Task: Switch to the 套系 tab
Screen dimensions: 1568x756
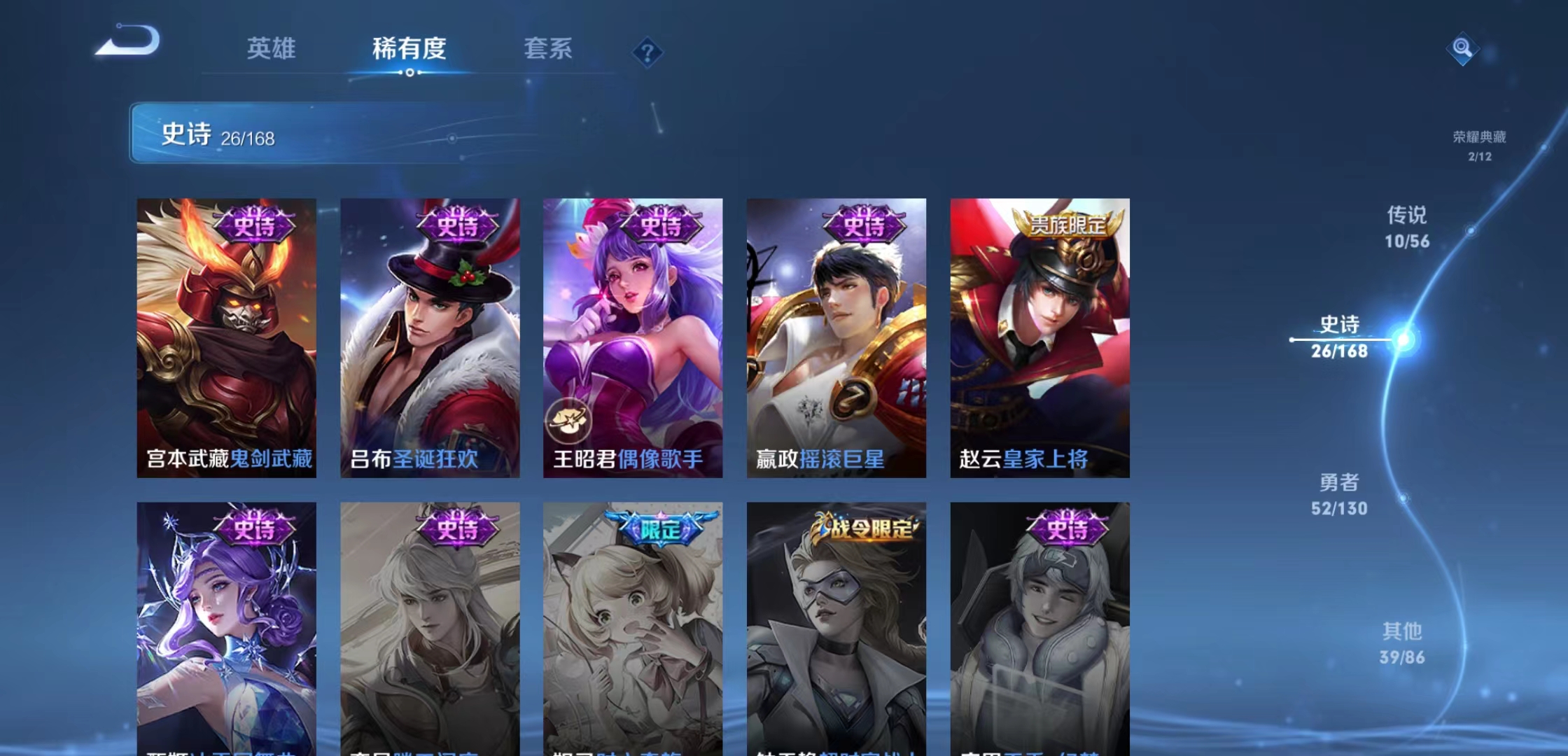Action: (549, 49)
